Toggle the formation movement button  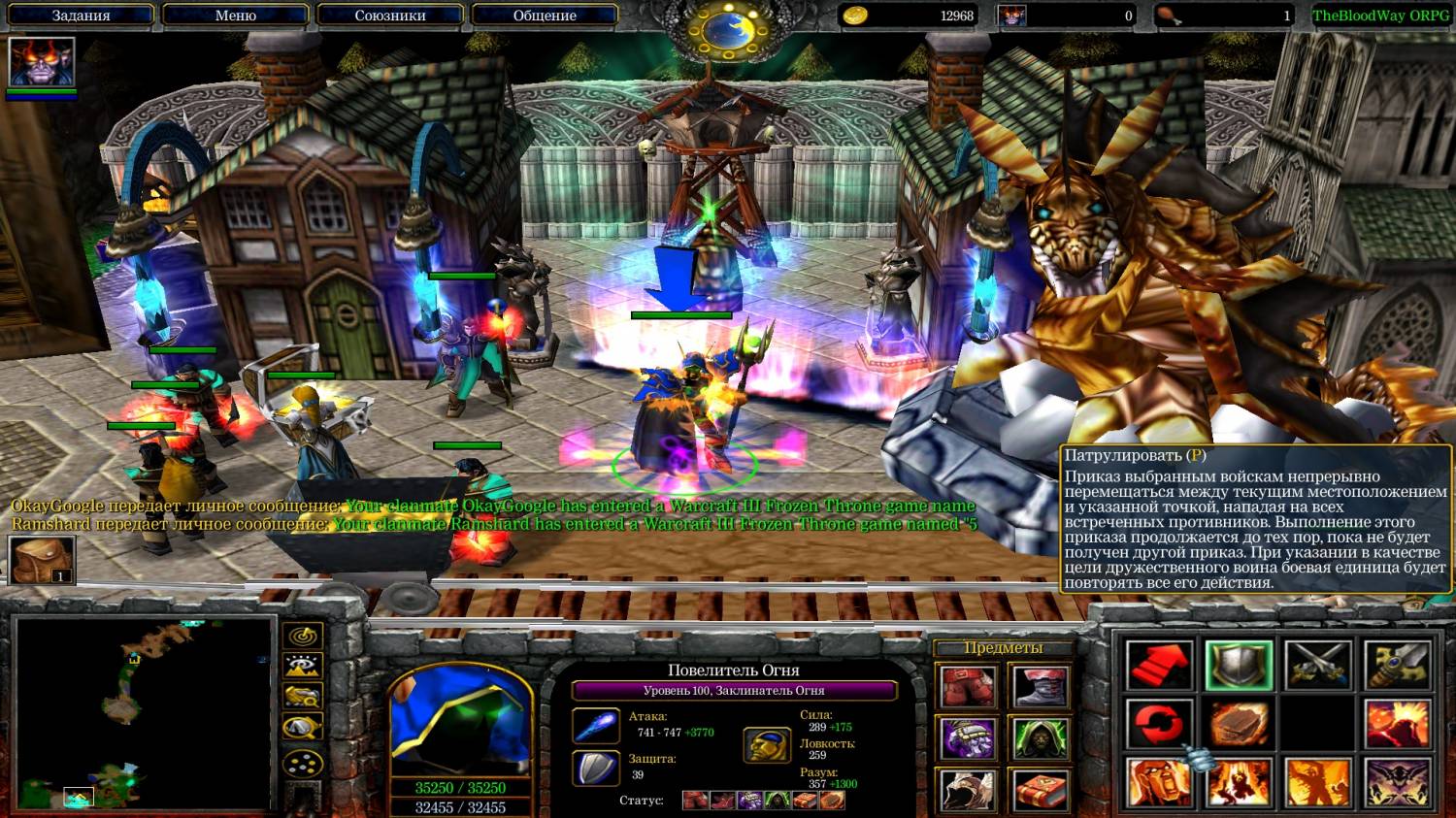(x=303, y=762)
